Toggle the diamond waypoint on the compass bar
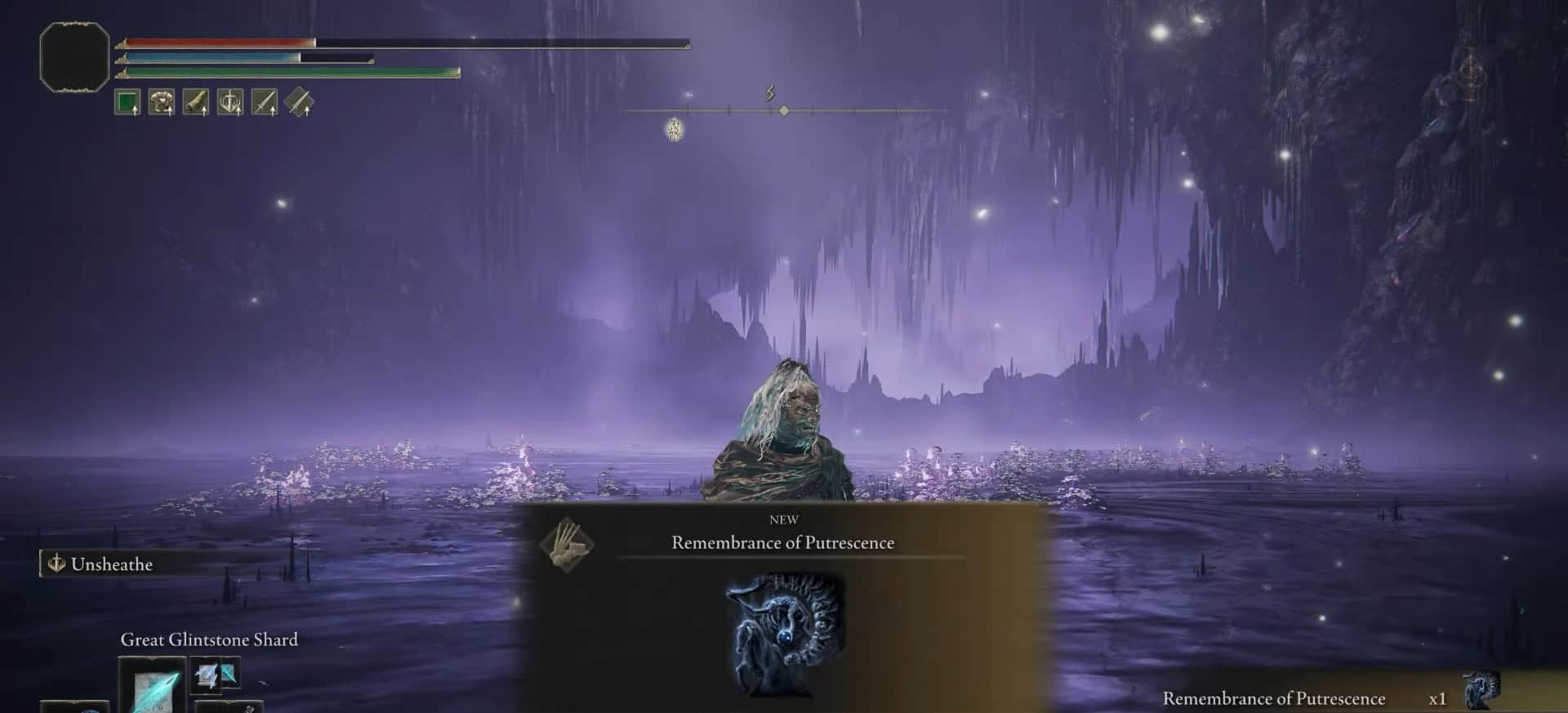This screenshot has height=713, width=1568. (785, 111)
